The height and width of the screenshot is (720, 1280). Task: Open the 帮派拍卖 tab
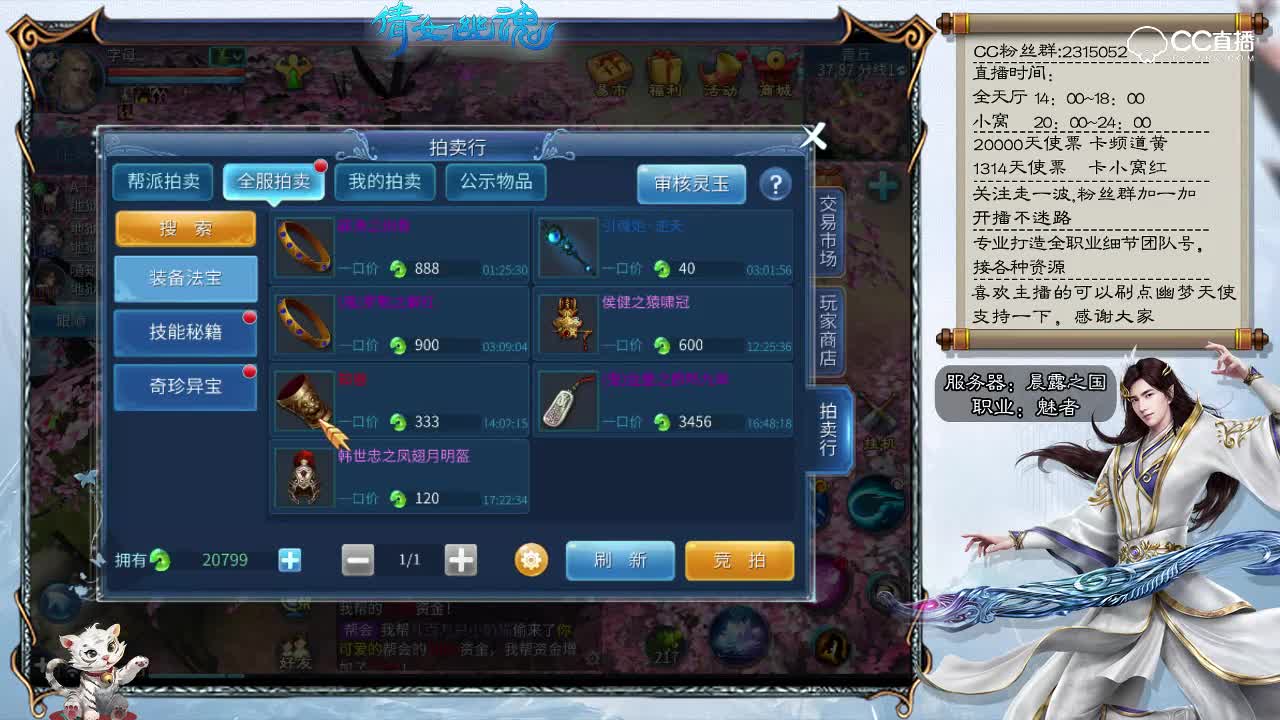[x=163, y=183]
